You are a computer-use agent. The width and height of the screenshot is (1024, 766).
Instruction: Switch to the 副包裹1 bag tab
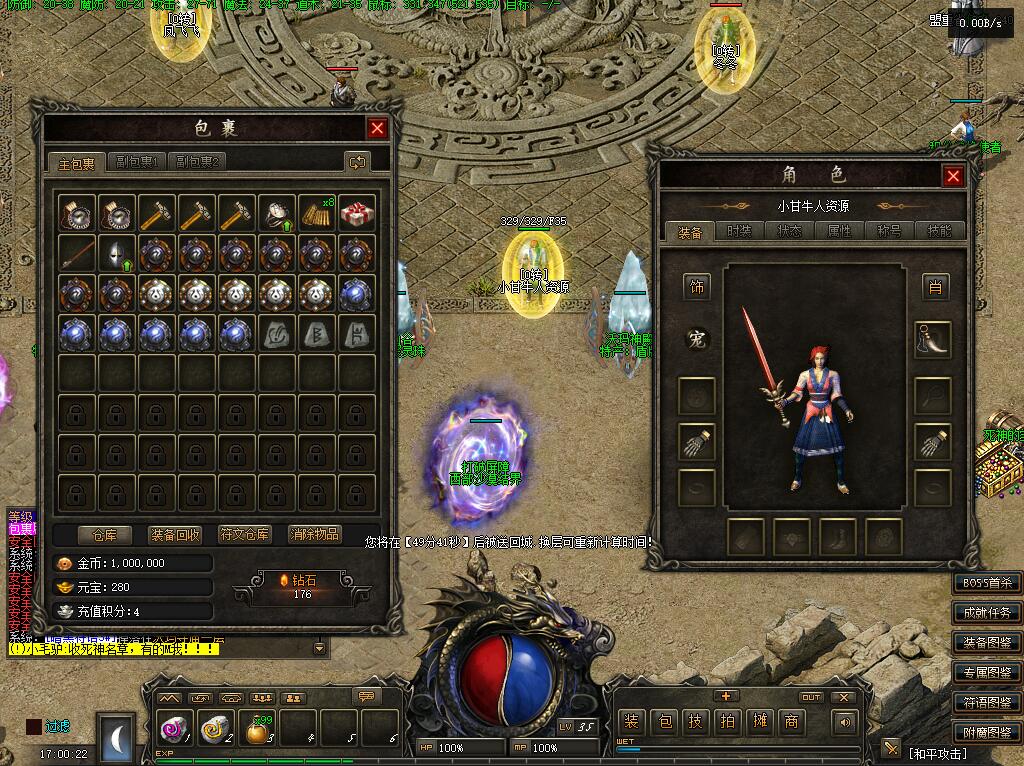click(x=137, y=162)
